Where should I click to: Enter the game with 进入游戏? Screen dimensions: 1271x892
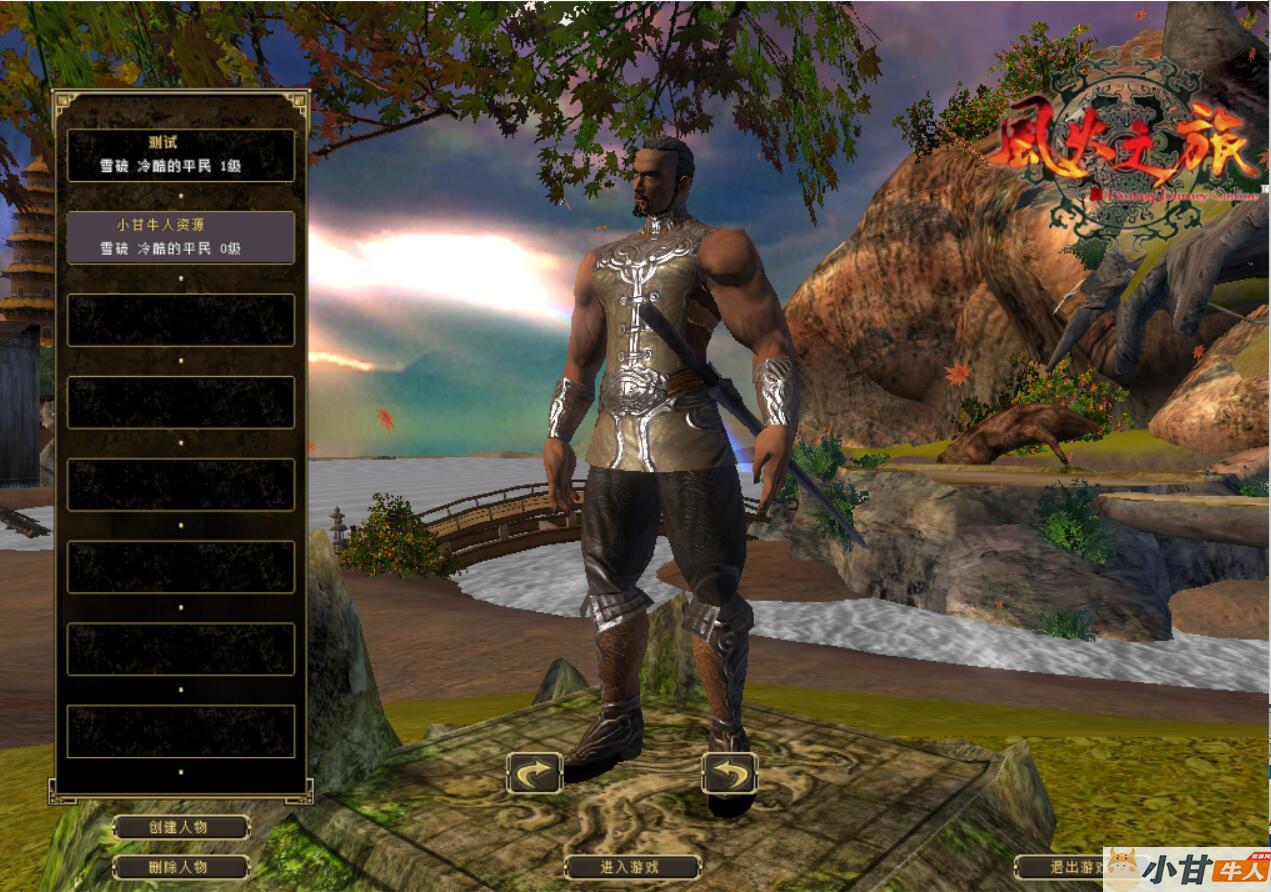click(x=632, y=867)
